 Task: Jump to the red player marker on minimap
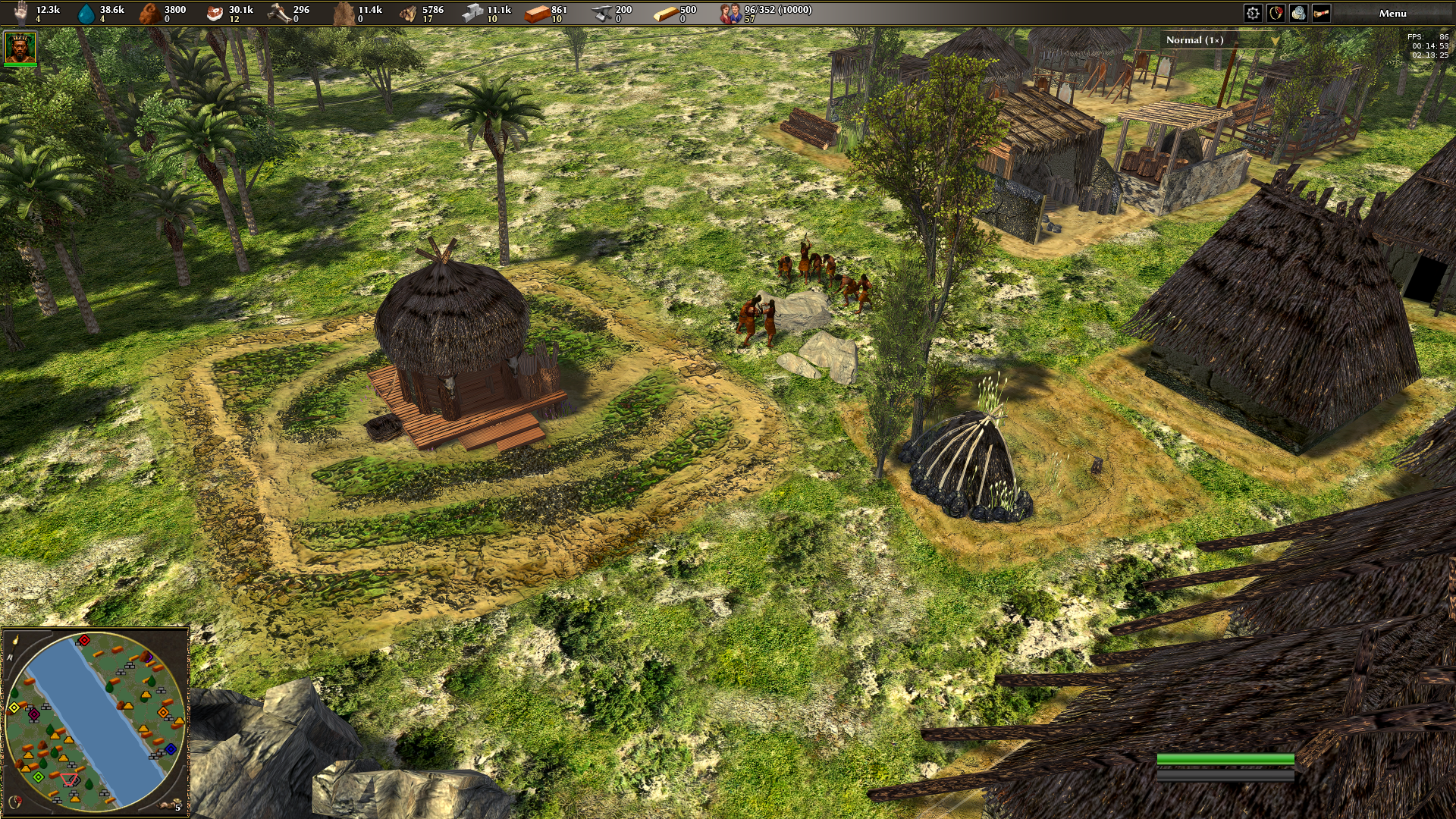[84, 641]
